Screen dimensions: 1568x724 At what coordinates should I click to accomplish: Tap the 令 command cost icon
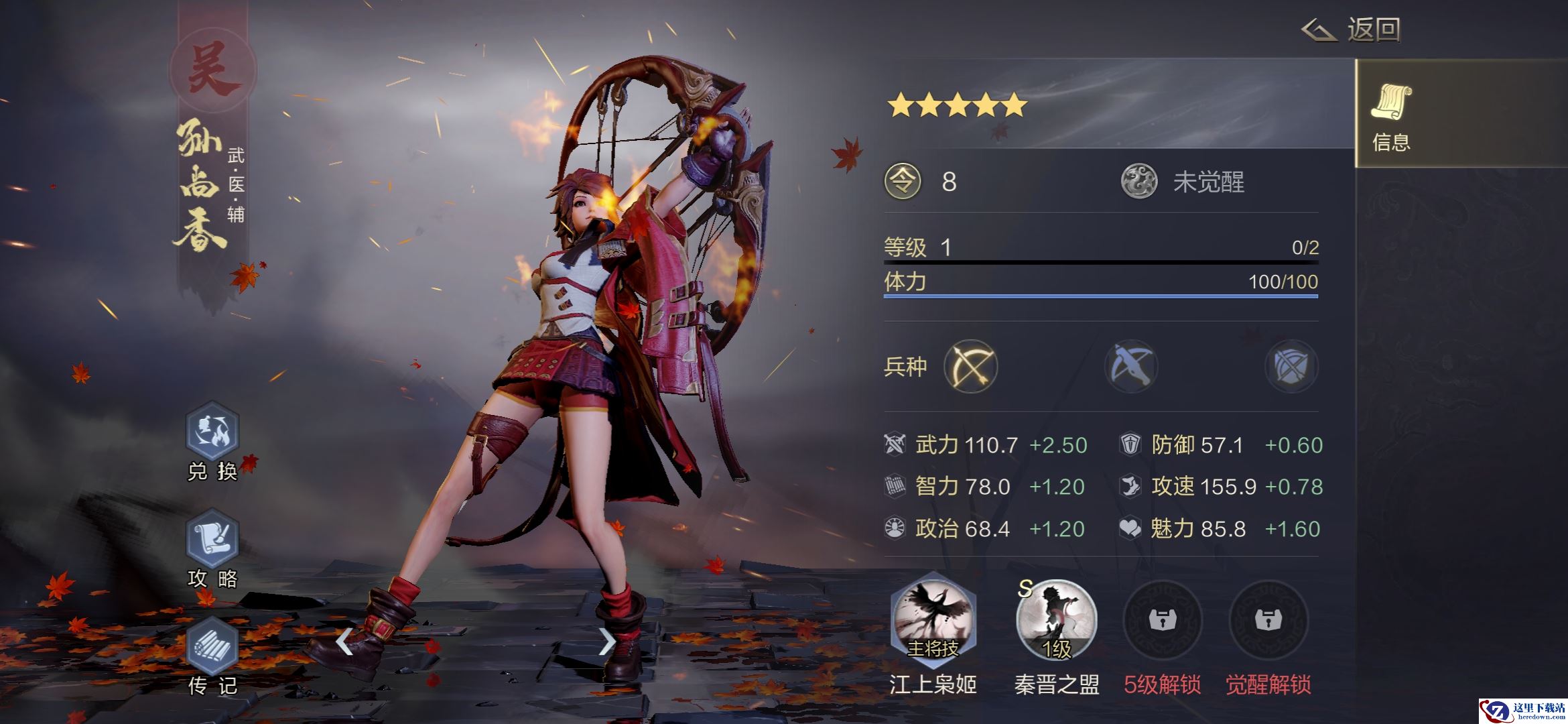[903, 182]
